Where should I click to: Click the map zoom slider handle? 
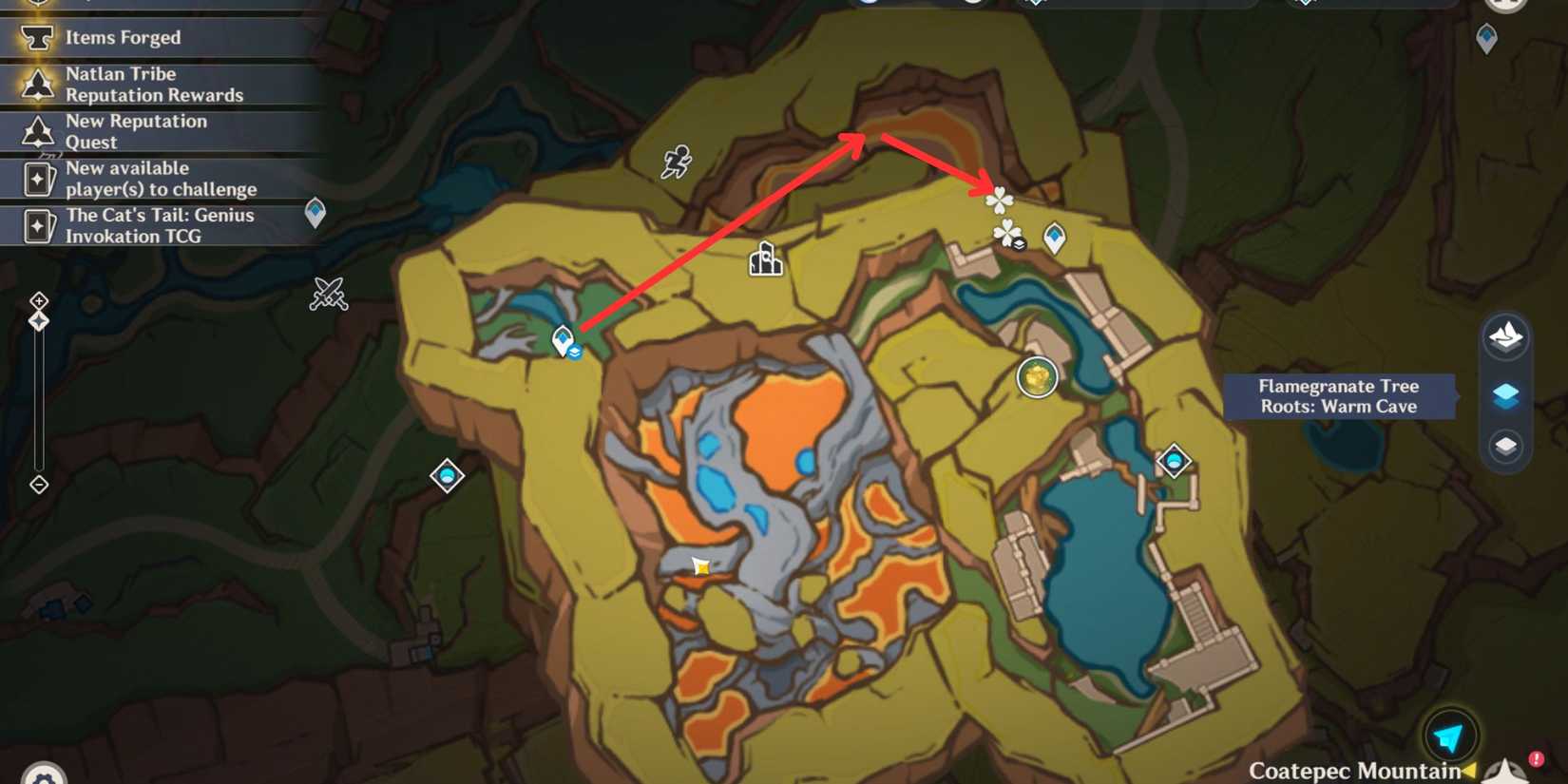click(x=39, y=321)
